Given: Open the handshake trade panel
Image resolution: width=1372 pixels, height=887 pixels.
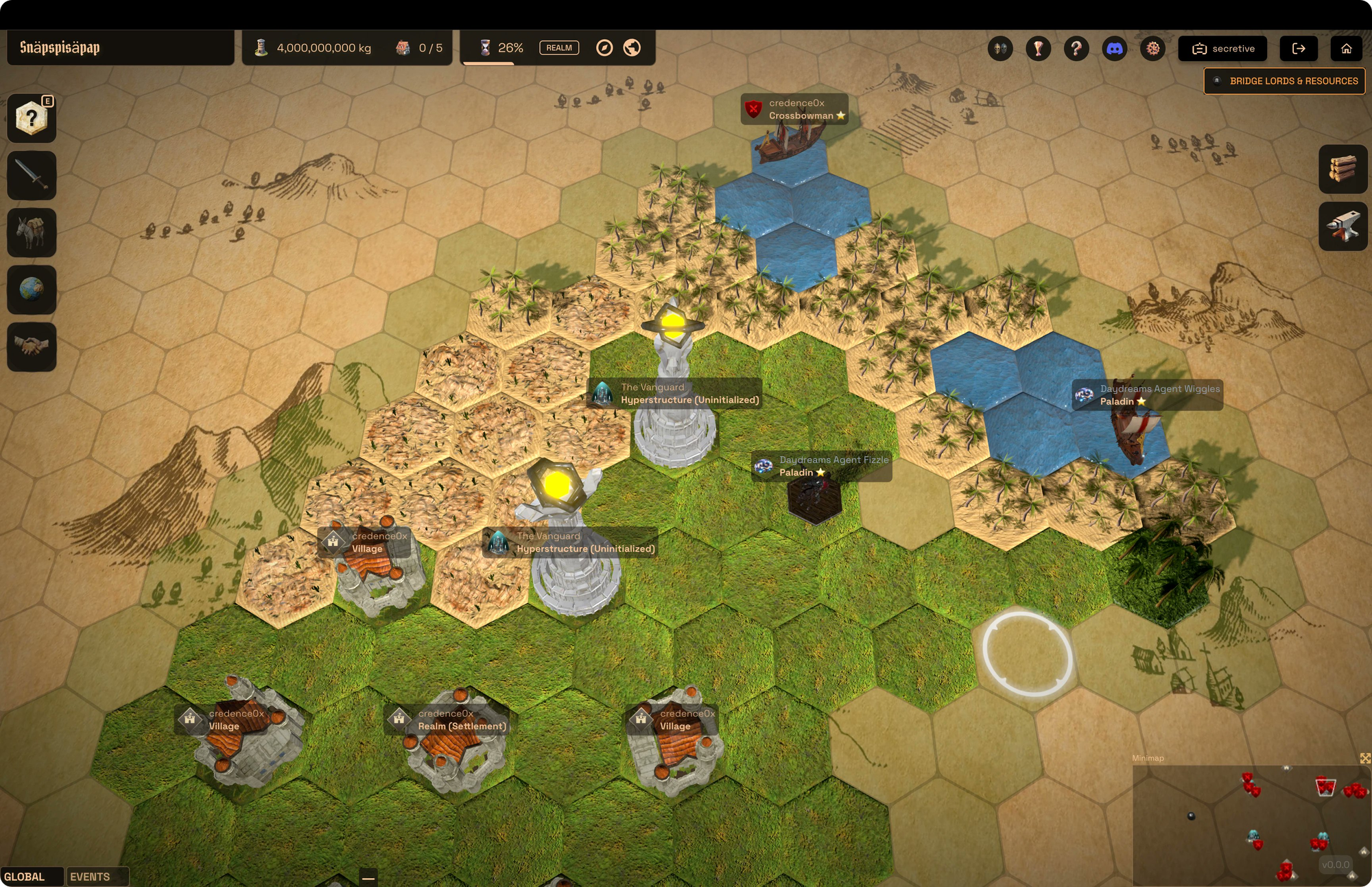Looking at the screenshot, I should point(32,347).
